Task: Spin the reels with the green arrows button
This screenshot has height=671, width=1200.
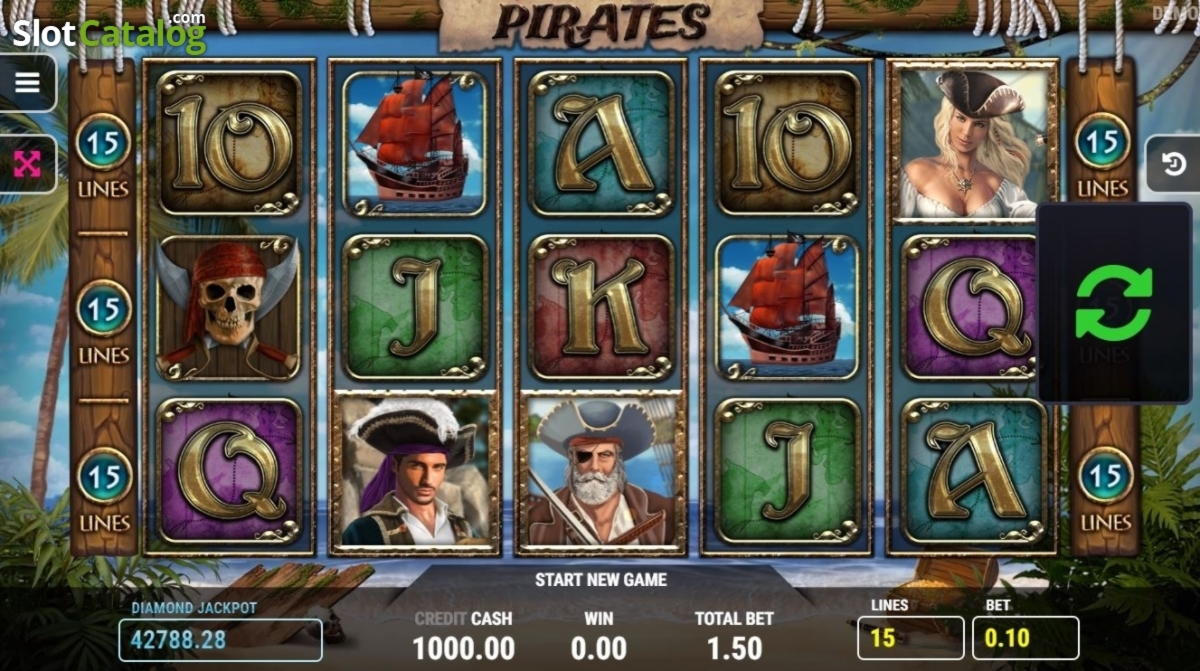Action: coord(1113,302)
